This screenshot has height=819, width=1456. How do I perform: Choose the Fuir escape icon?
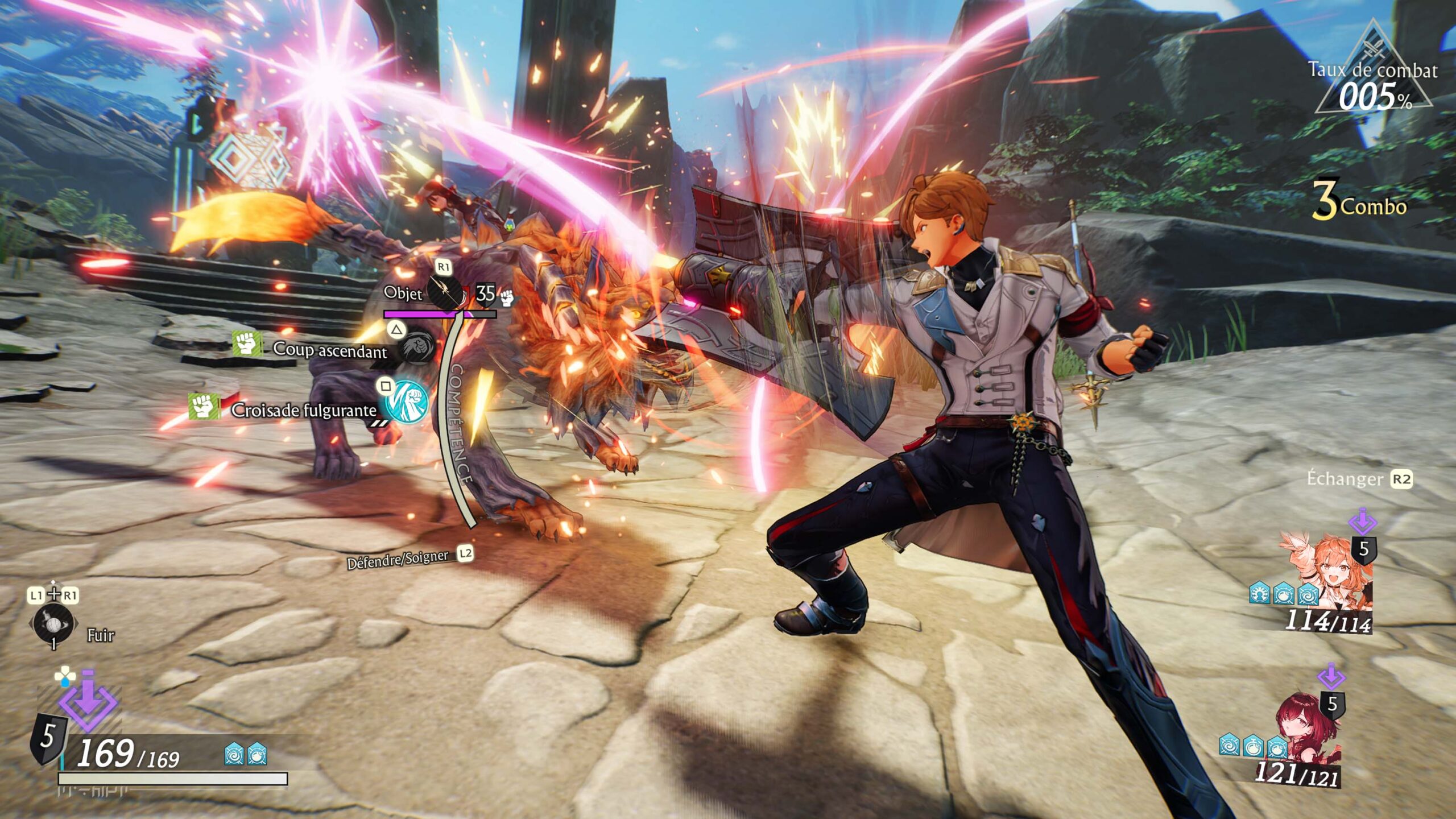tap(53, 625)
